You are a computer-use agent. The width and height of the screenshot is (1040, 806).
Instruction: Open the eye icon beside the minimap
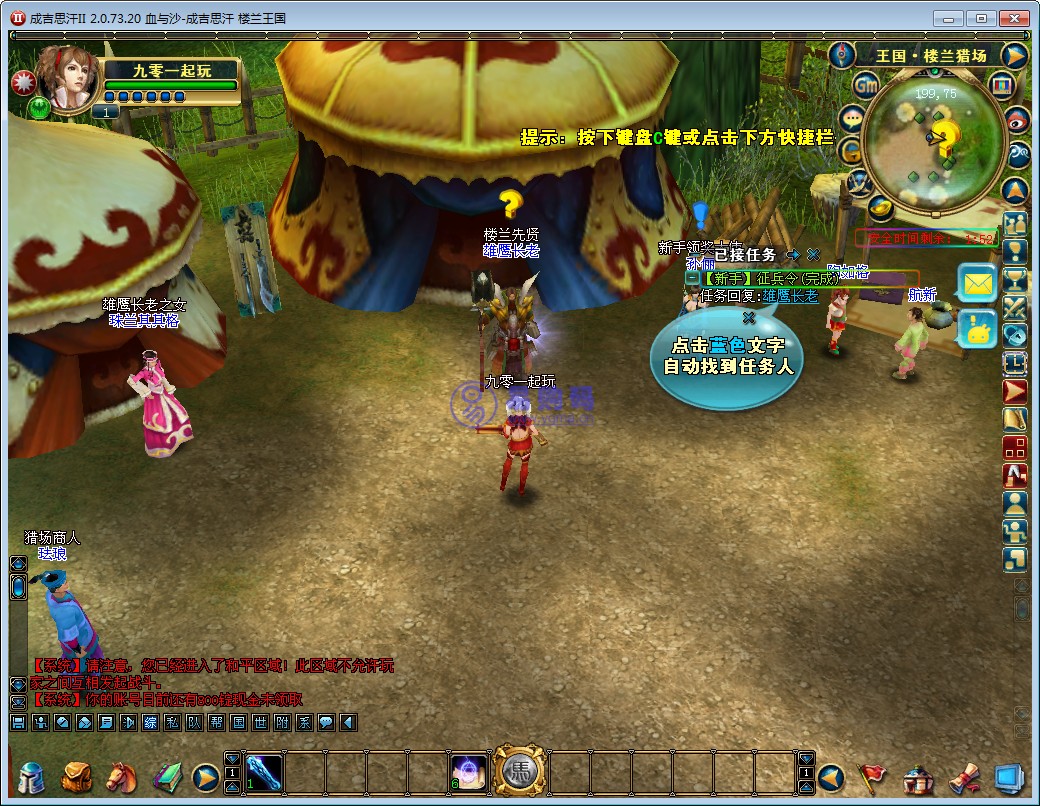(x=1017, y=119)
